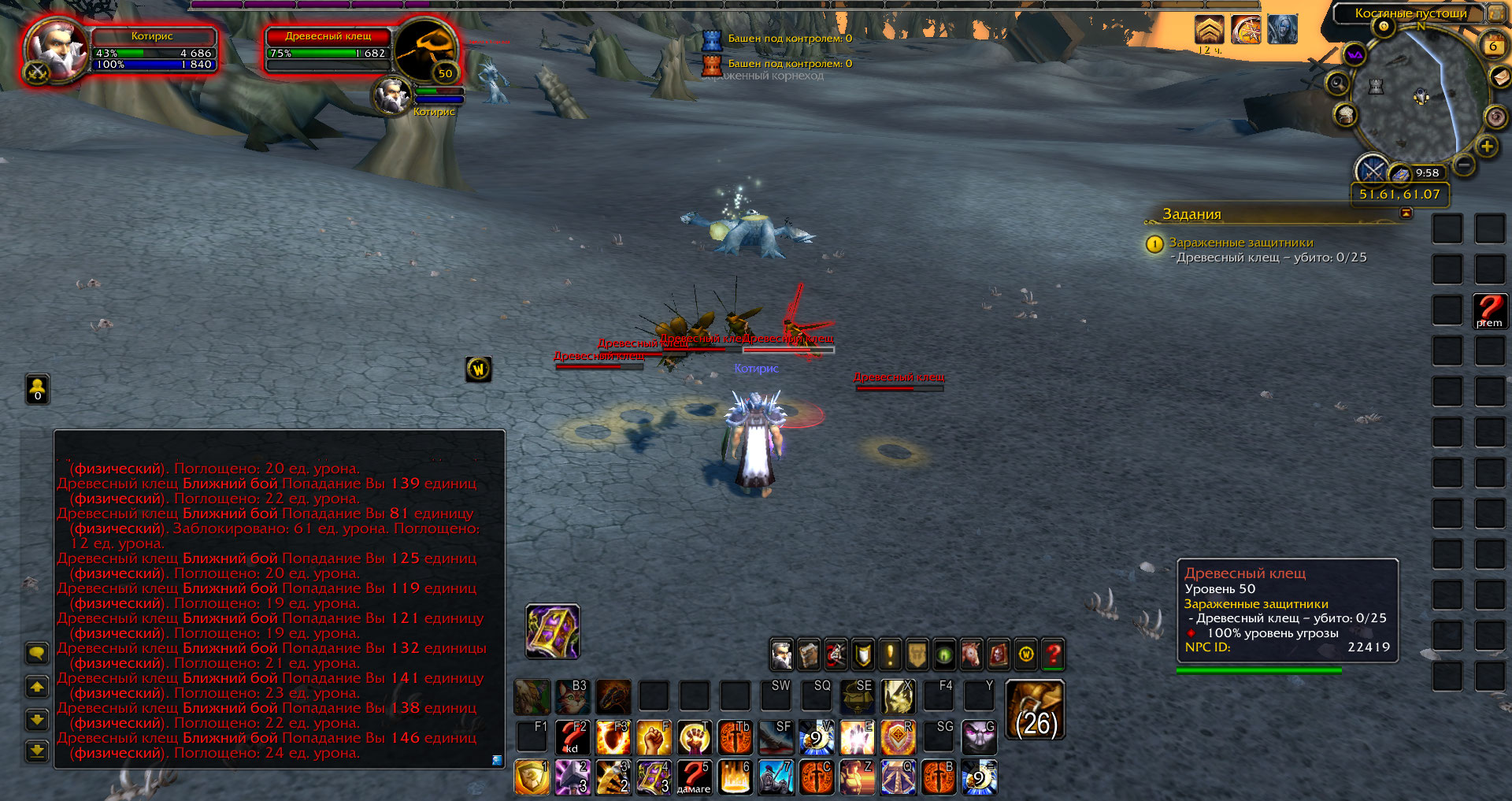Click the prem question mark slot

[x=1489, y=310]
